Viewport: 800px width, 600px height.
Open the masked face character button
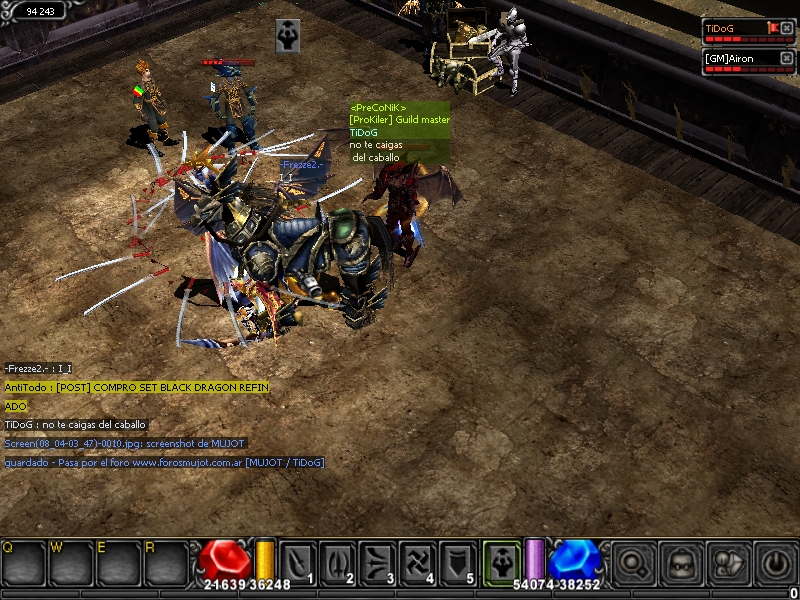(680, 563)
